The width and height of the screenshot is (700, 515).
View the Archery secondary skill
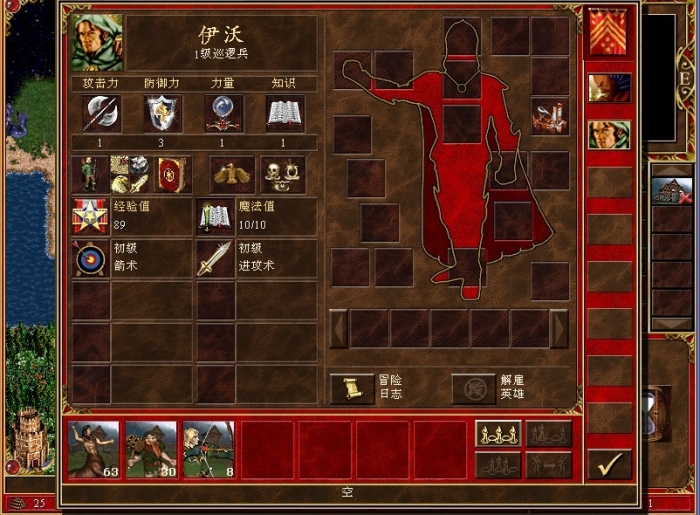(x=91, y=259)
